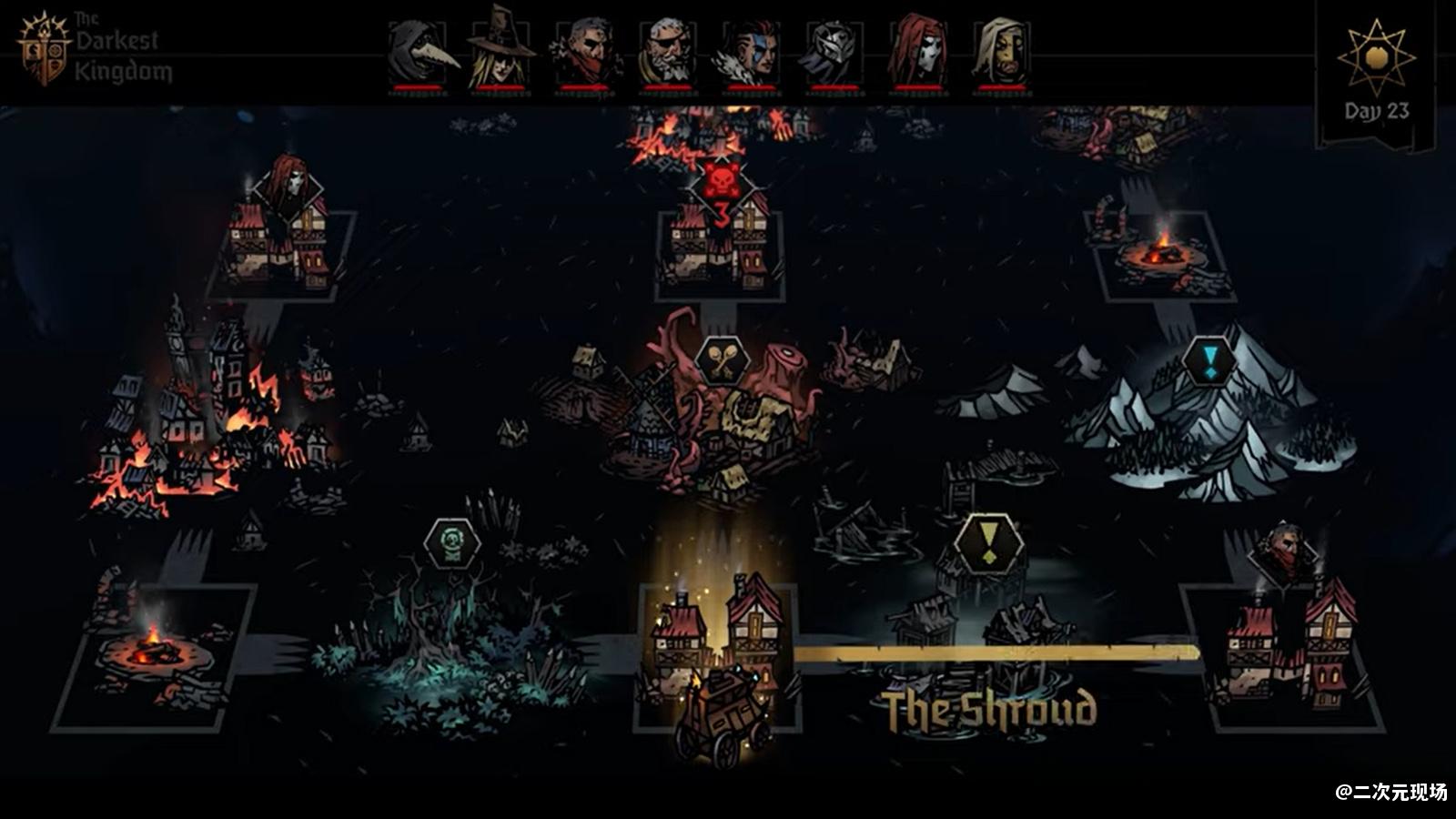Pick the eyepatch white-bearded hero portrait

(x=668, y=53)
